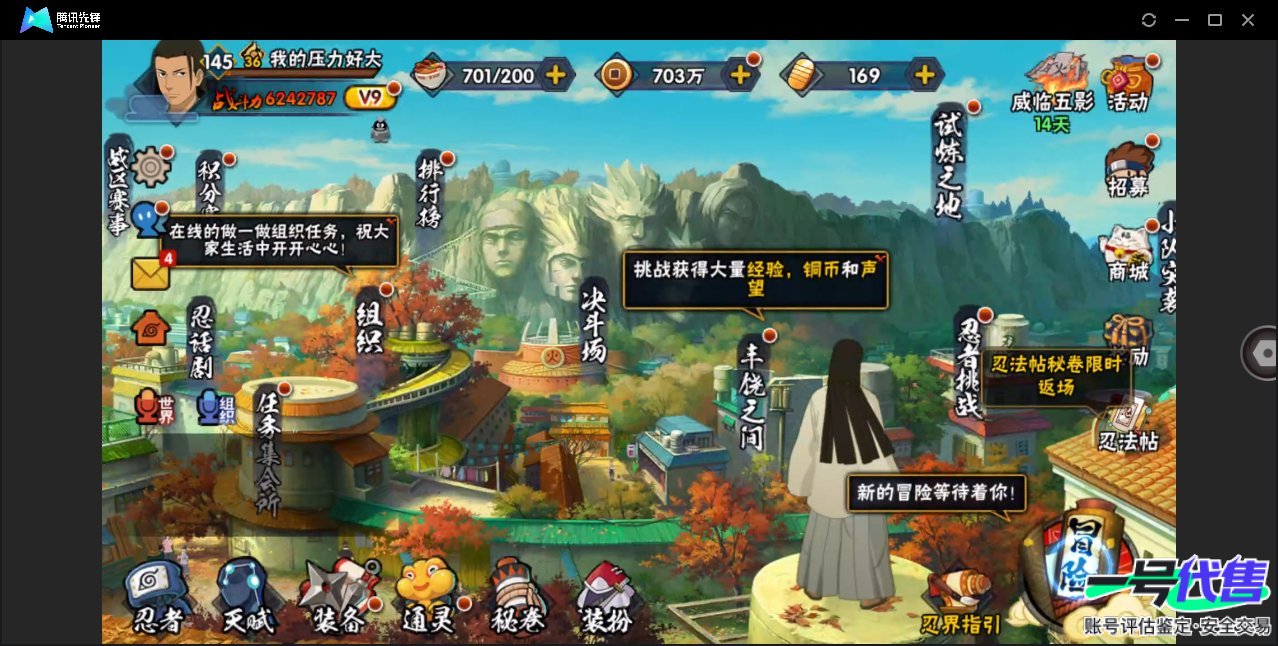Screen dimensions: 1278x646
Task: Enter the 决斗场 duel arena
Action: click(594, 324)
